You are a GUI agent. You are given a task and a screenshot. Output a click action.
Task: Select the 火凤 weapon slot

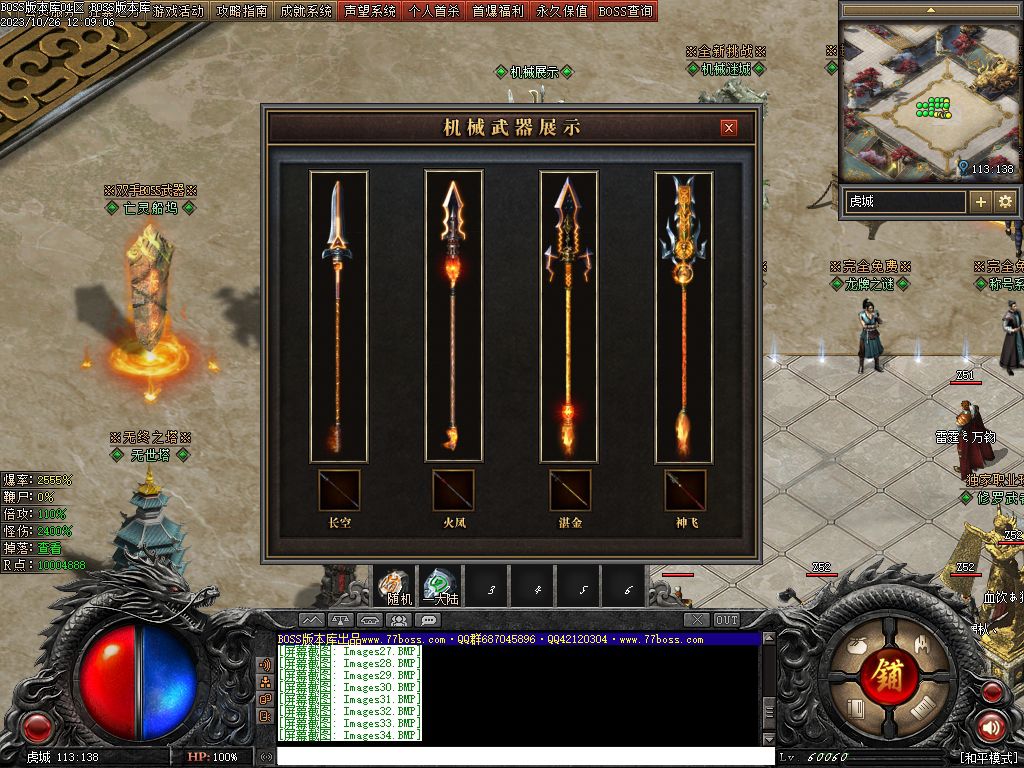click(x=454, y=490)
